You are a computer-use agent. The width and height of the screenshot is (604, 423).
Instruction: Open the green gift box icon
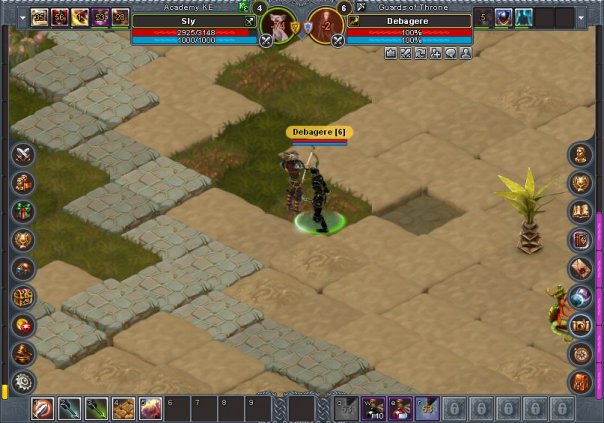23,212
